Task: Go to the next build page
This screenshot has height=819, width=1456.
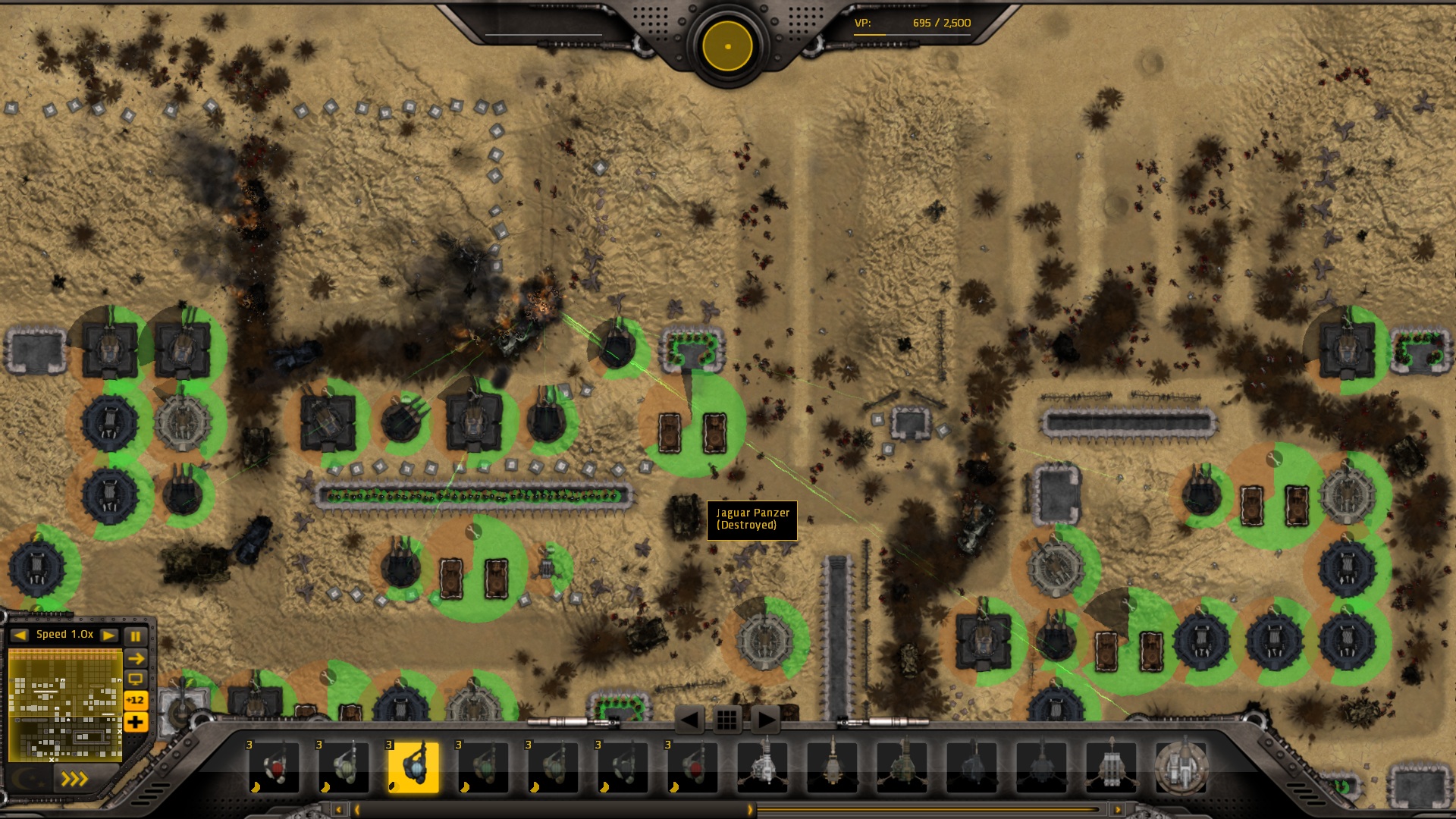Action: pos(765,720)
